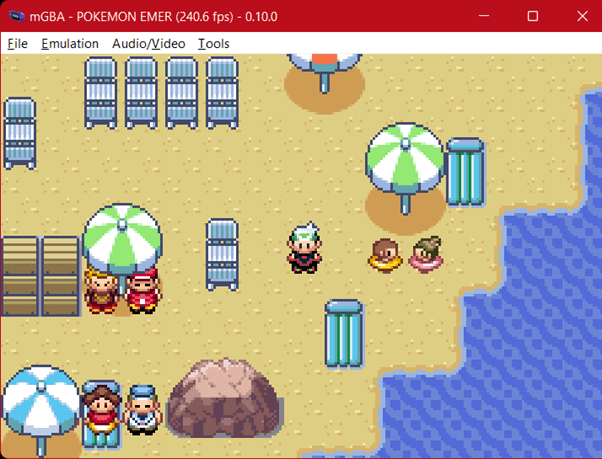The width and height of the screenshot is (602, 459).
Task: Maximize the mGBA window
Action: (533, 17)
